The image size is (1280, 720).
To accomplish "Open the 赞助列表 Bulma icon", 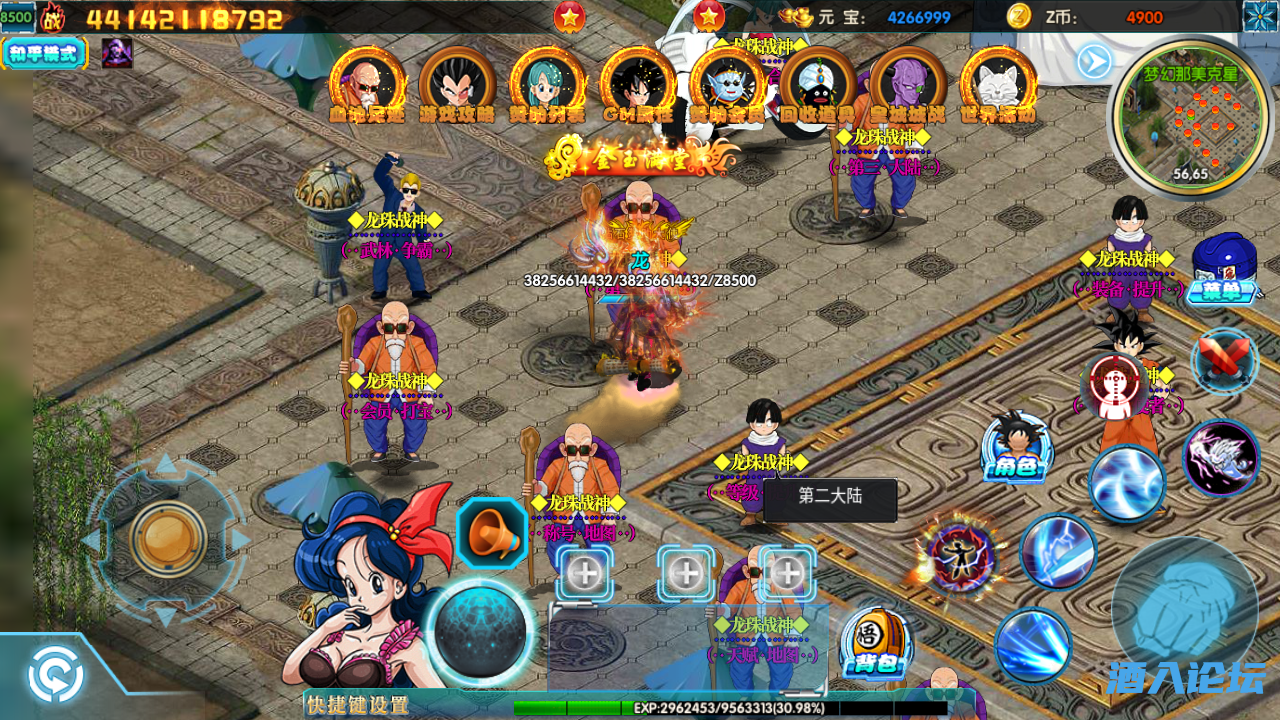I will pyautogui.click(x=547, y=84).
